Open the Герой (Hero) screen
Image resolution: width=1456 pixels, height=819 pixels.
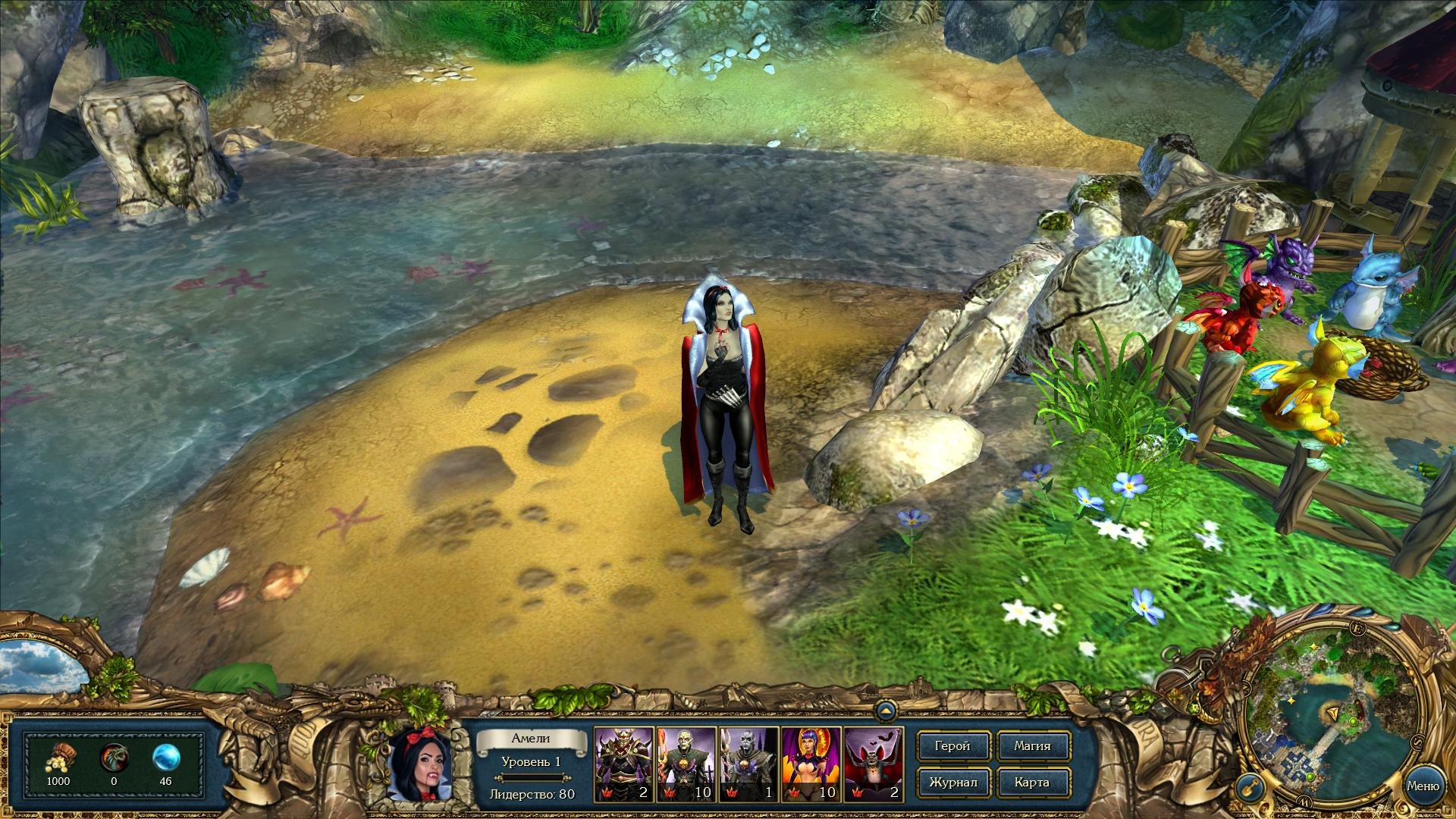coord(952,746)
